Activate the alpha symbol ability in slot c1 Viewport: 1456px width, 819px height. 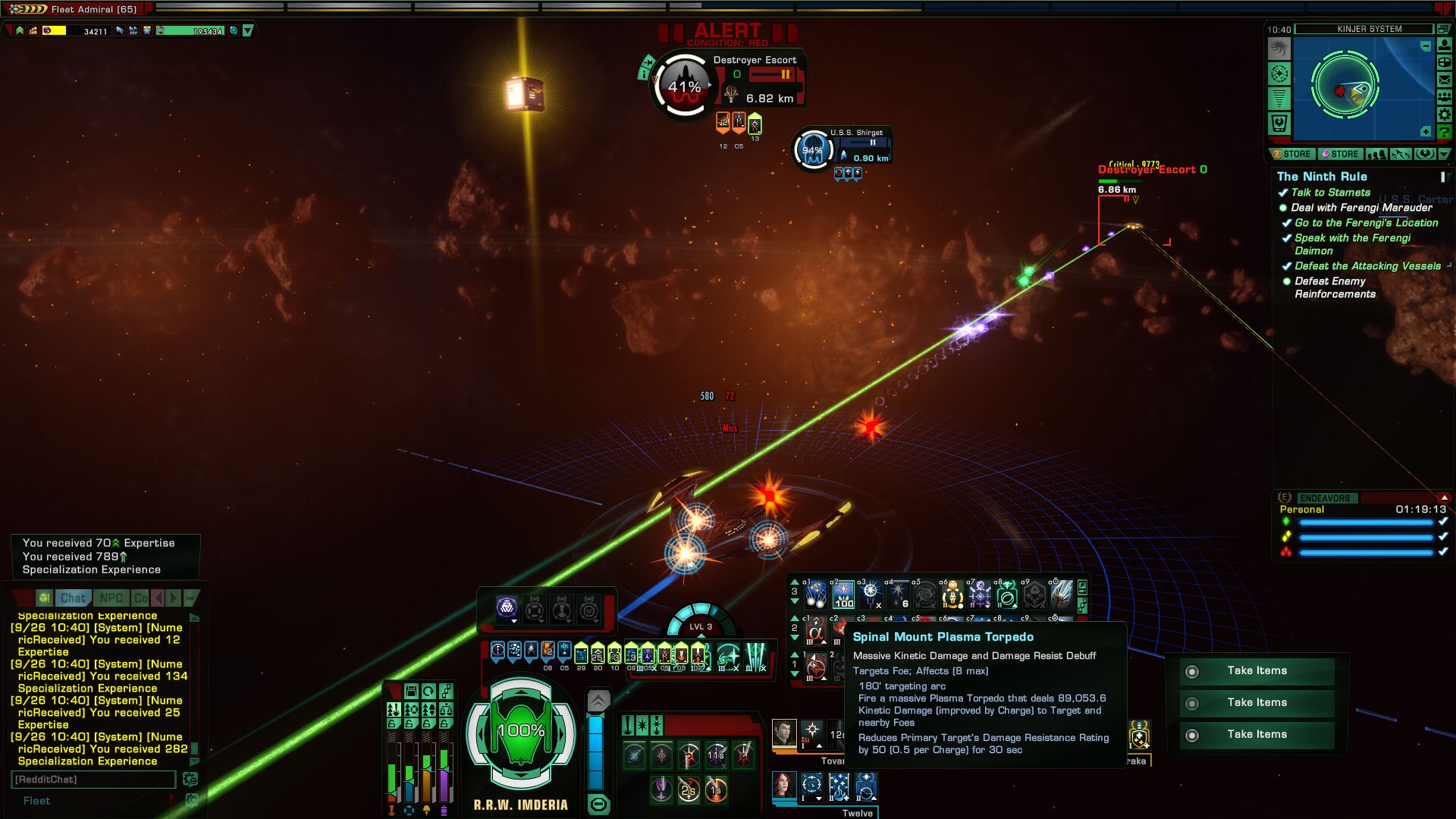click(x=815, y=632)
